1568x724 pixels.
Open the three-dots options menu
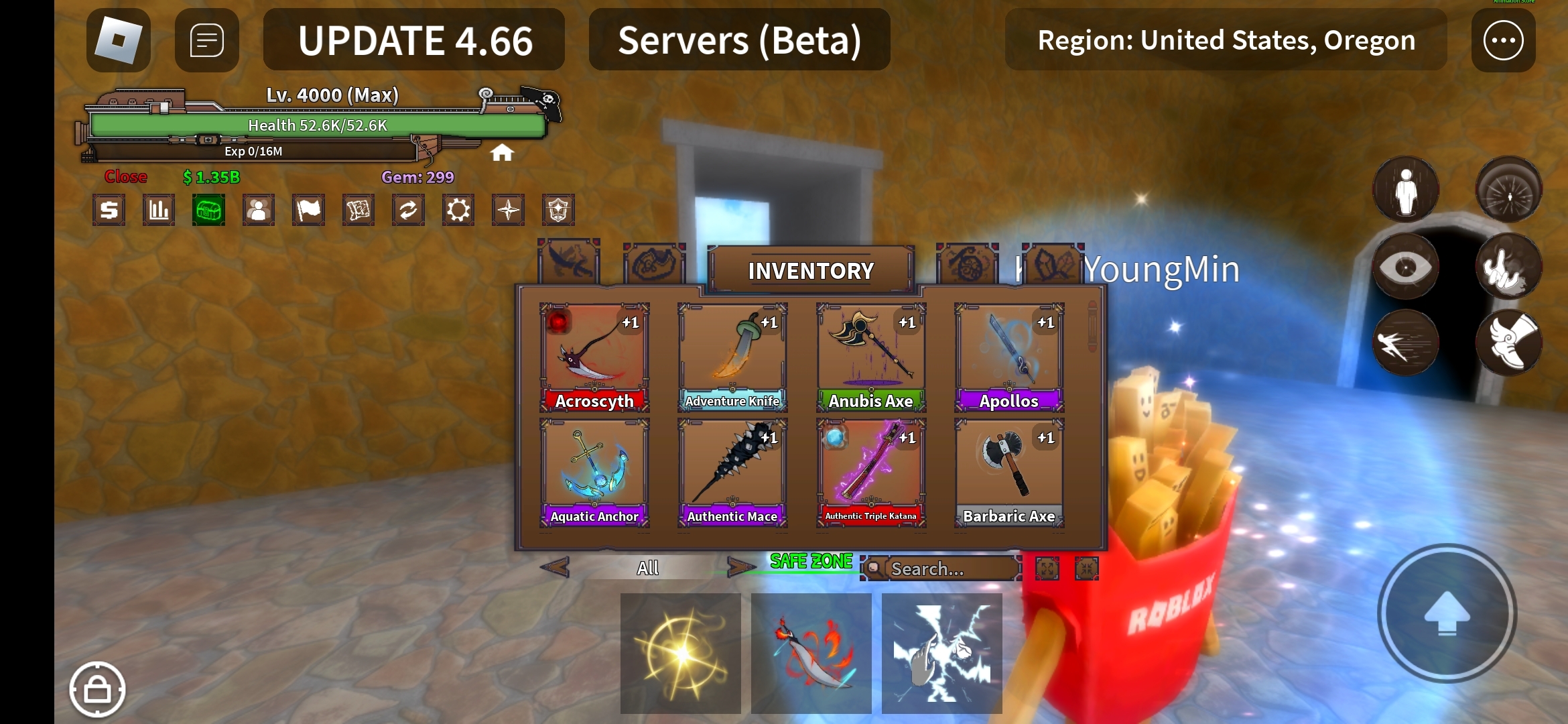pyautogui.click(x=1503, y=40)
